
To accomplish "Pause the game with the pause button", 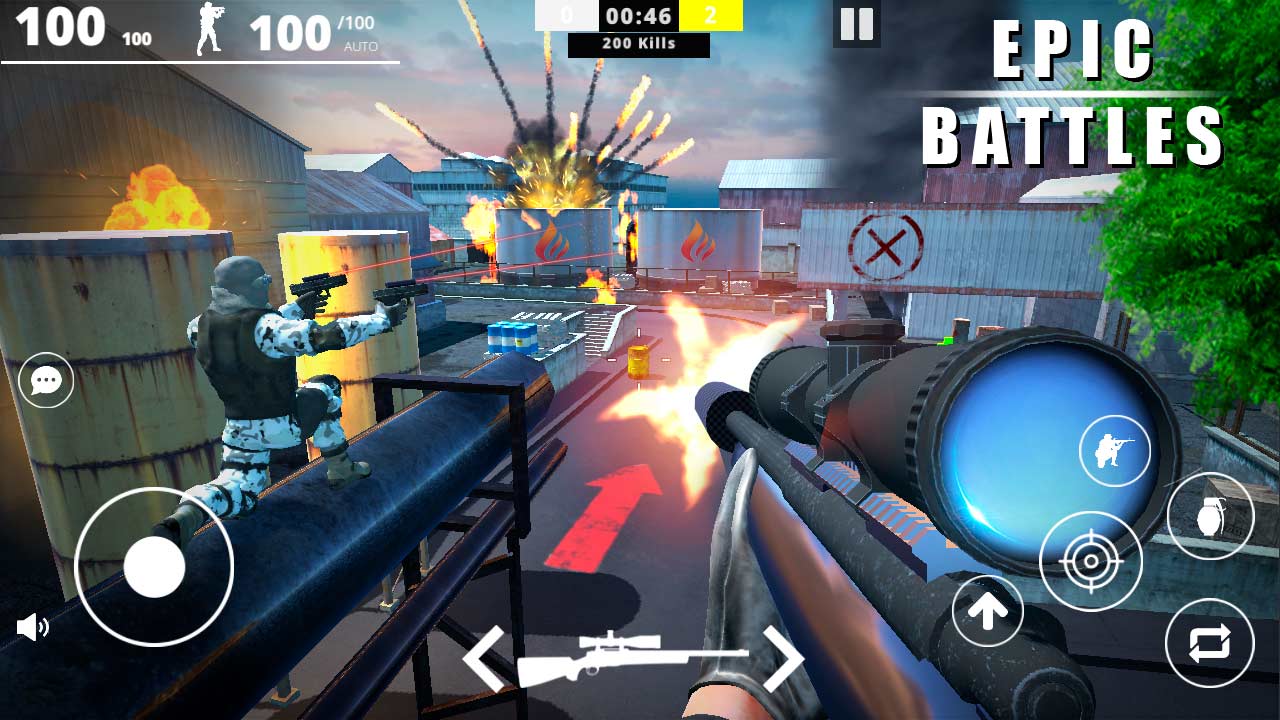I will [857, 24].
